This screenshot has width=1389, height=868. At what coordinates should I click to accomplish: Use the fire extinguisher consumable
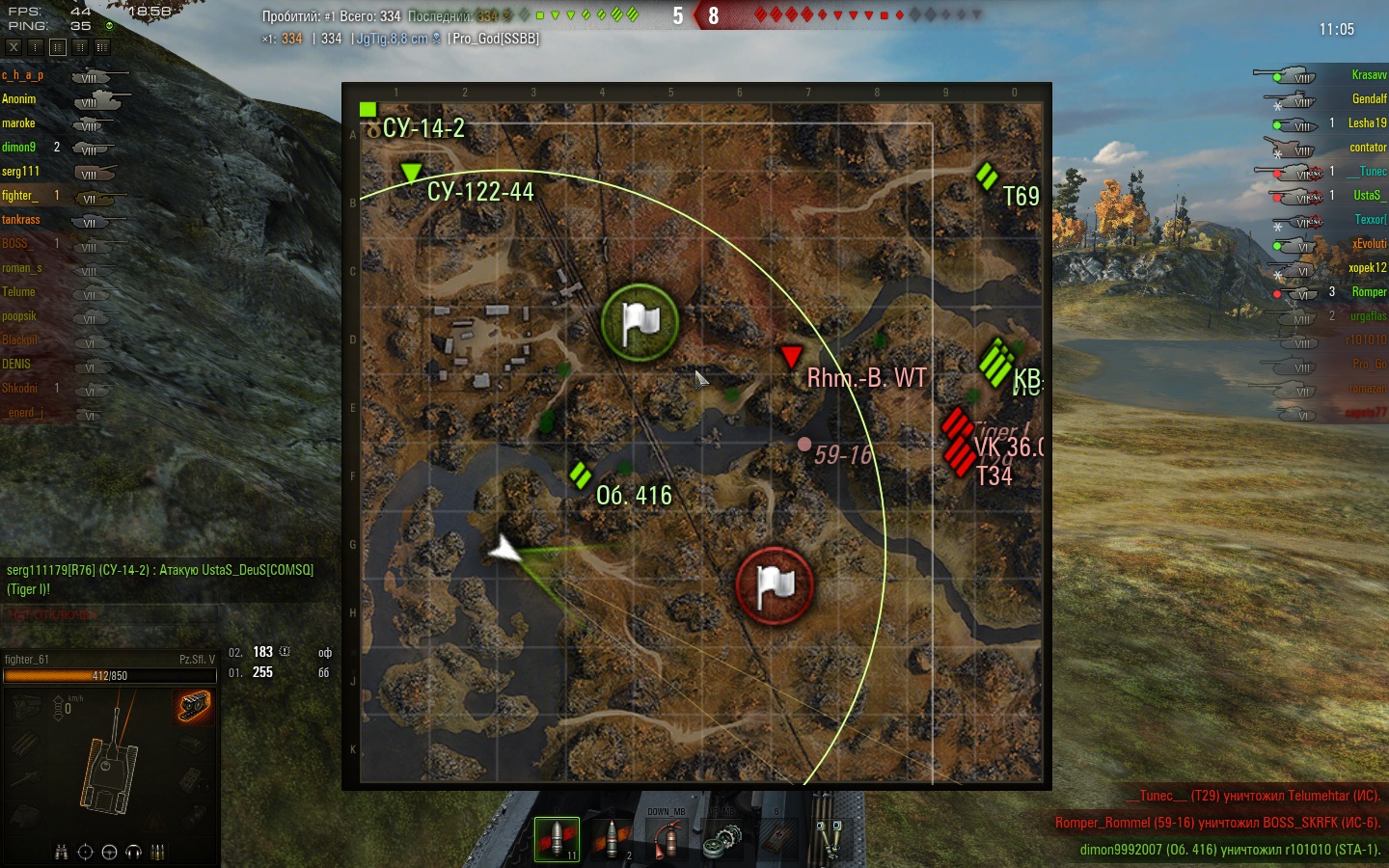point(666,839)
